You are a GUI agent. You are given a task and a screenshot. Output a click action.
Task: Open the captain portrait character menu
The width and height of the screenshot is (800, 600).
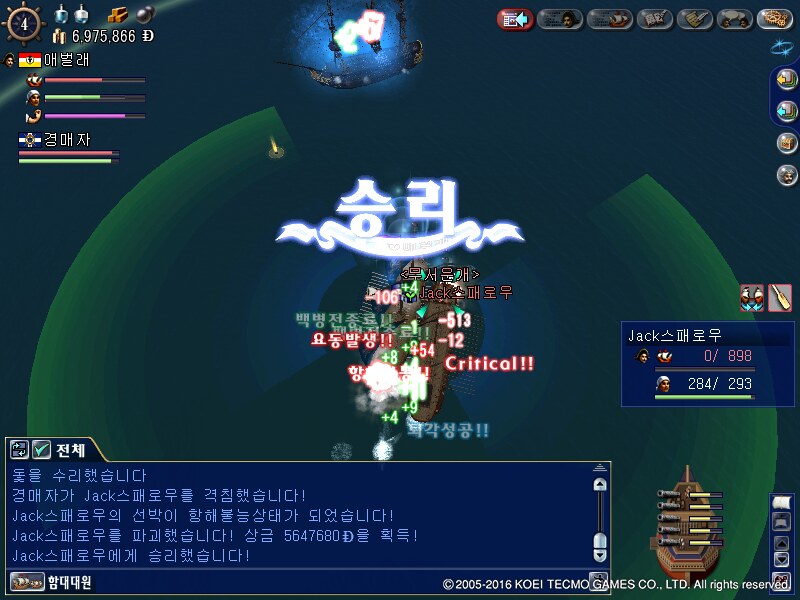[x=561, y=19]
